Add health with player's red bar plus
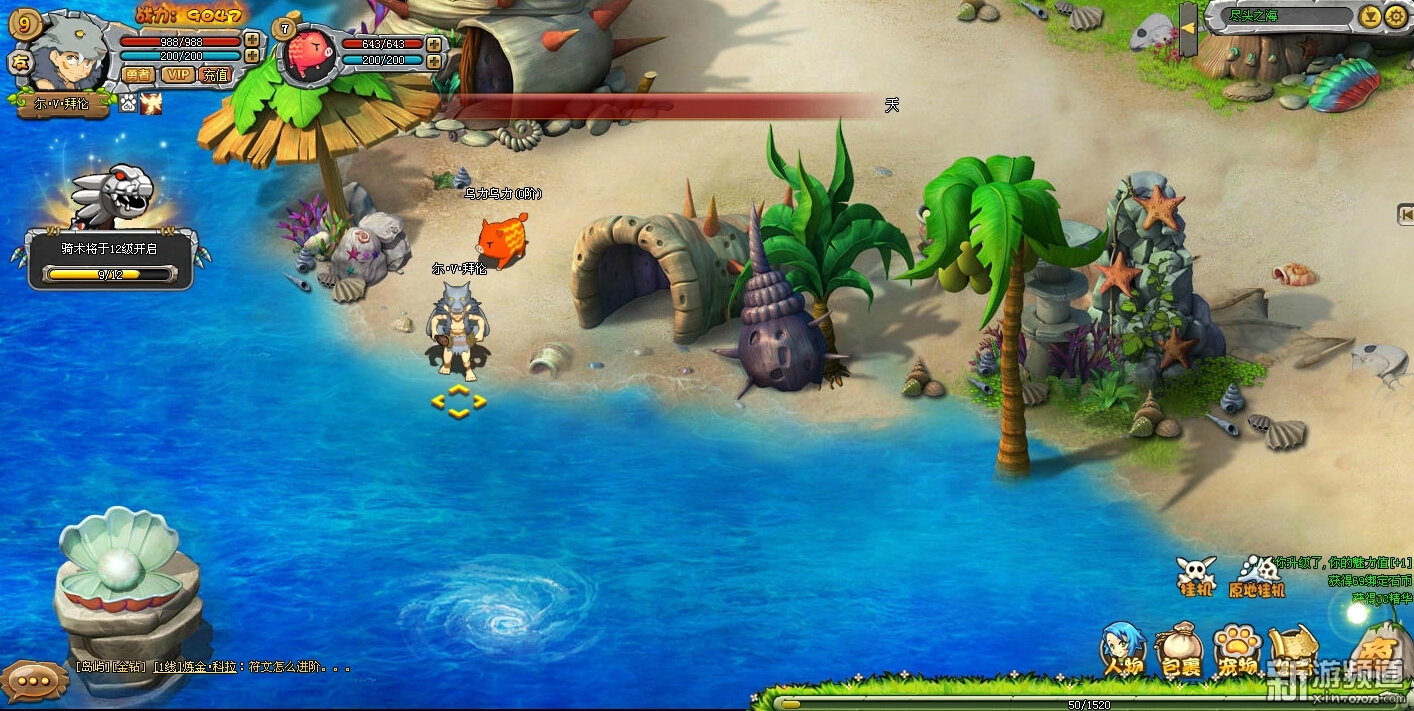Viewport: 1414px width, 711px height. coord(252,41)
